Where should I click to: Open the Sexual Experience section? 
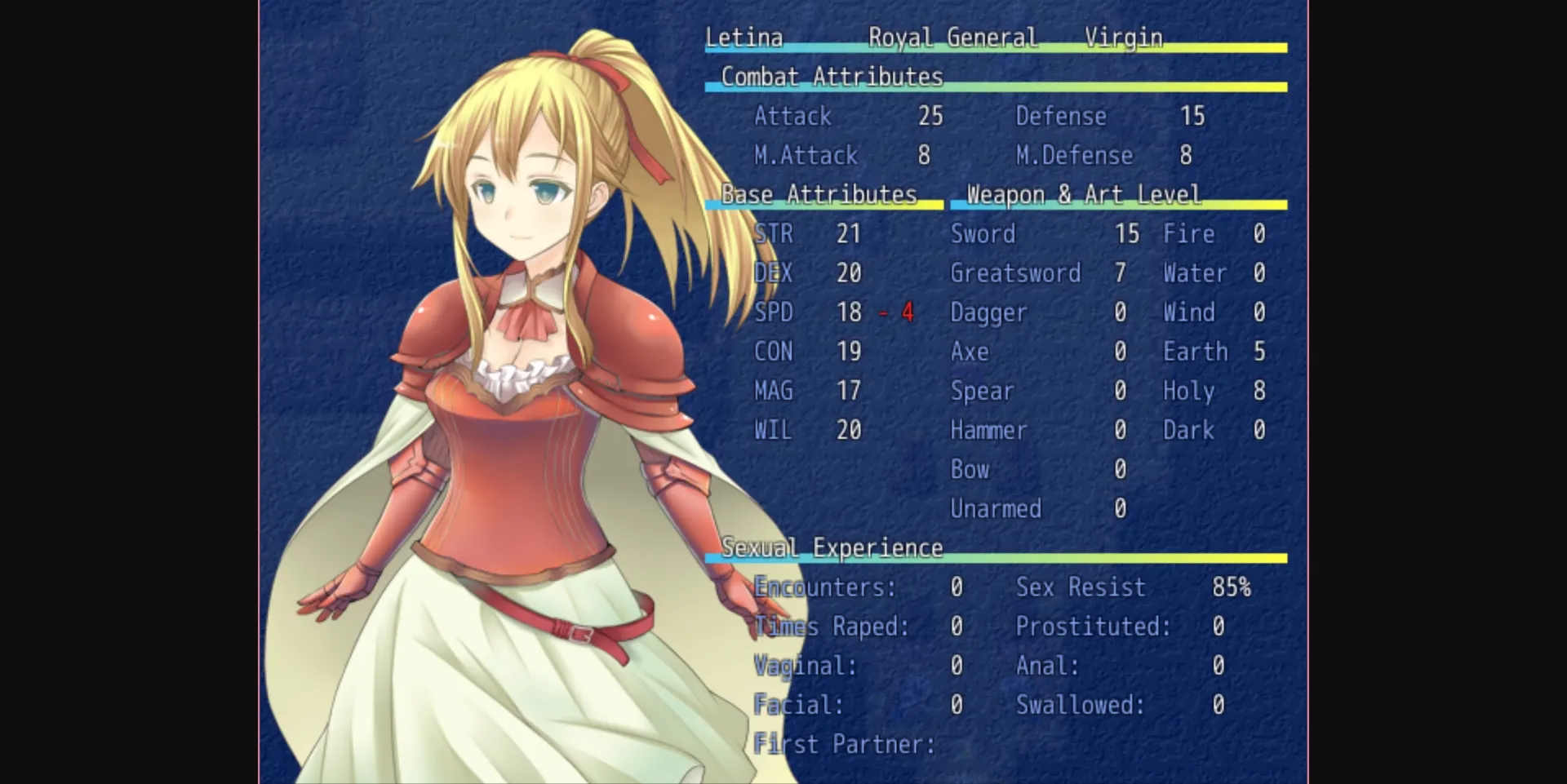point(831,547)
